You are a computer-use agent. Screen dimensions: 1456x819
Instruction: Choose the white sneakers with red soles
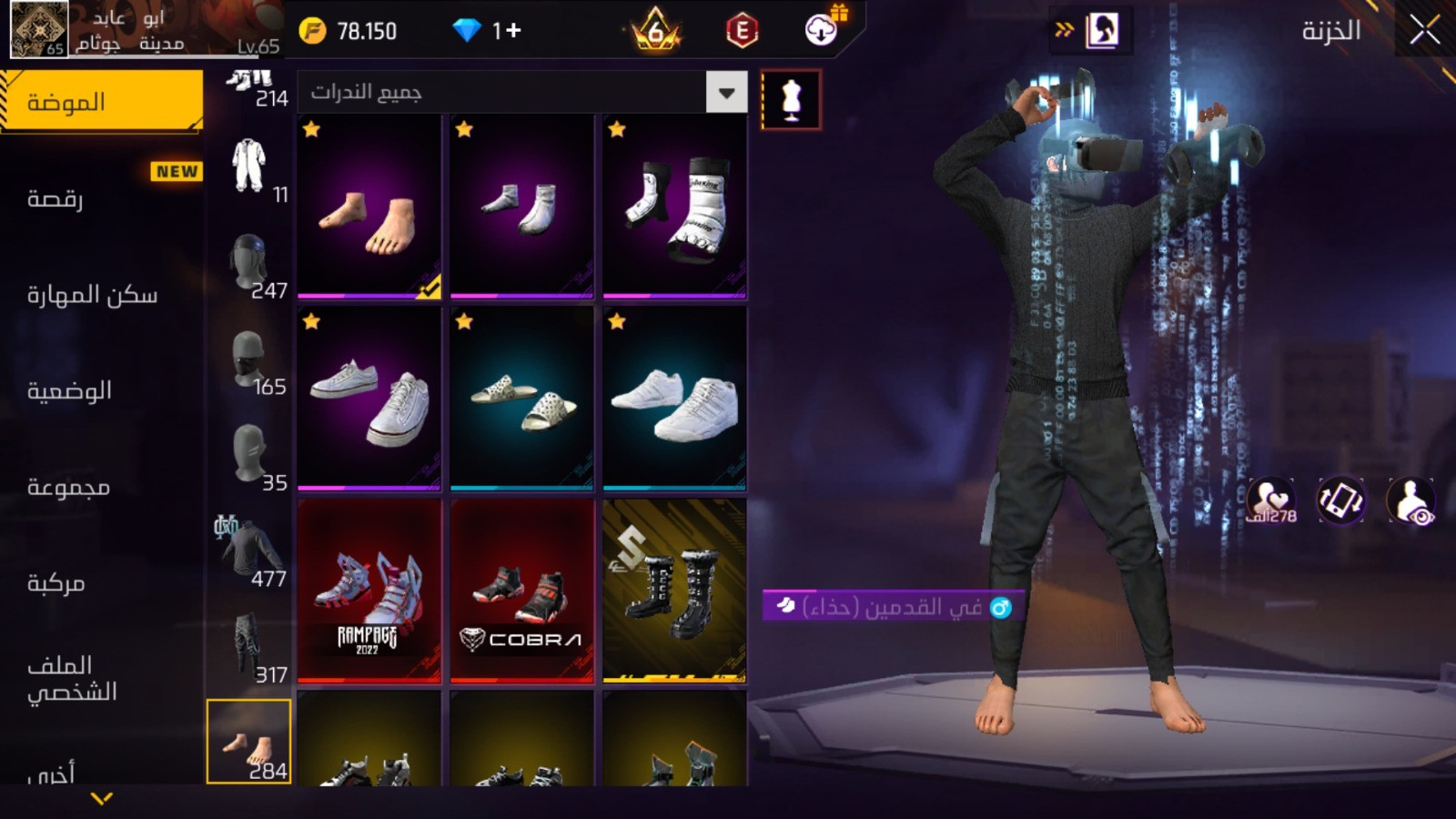pyautogui.click(x=369, y=399)
